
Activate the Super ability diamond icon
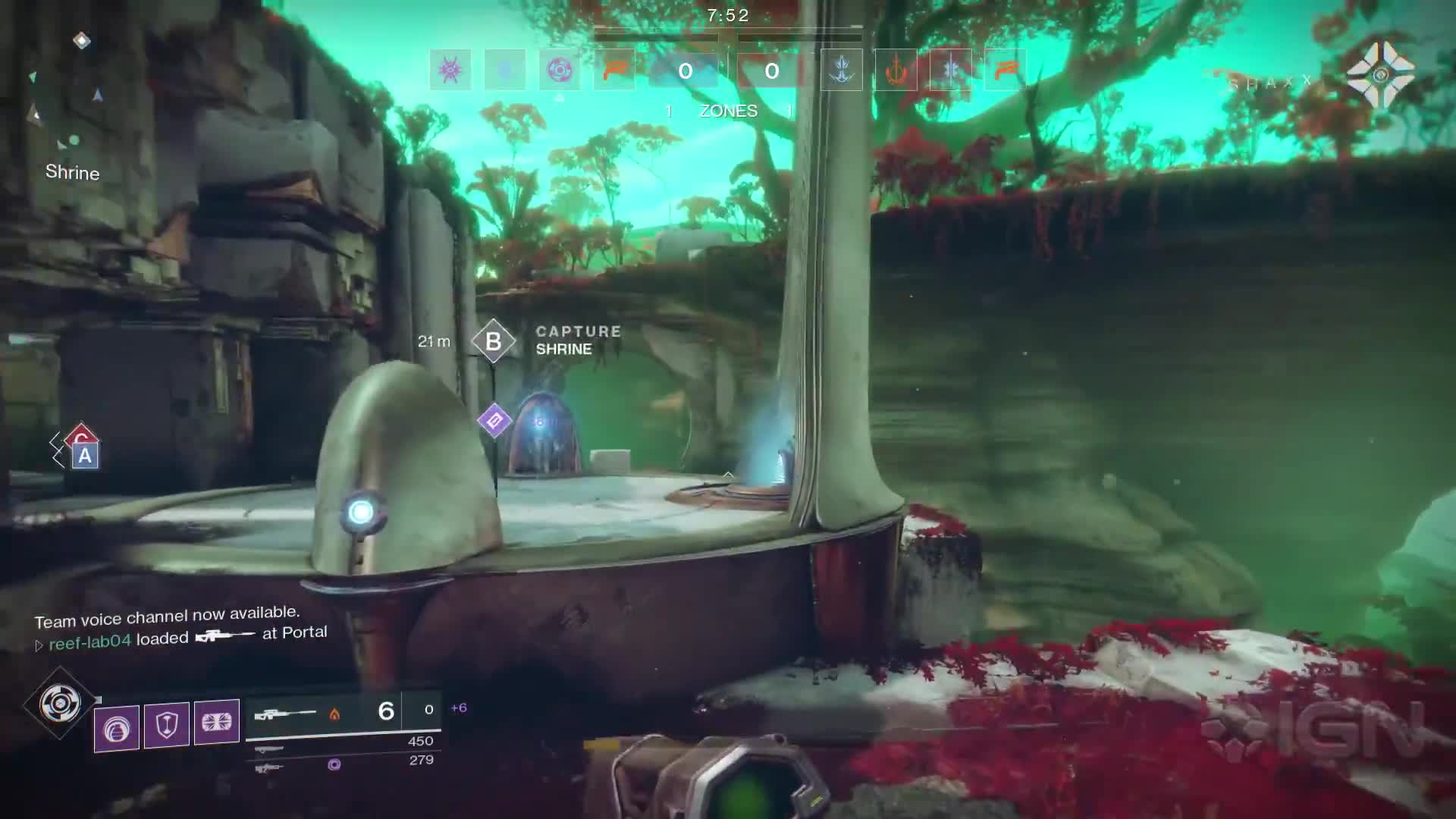tap(60, 704)
